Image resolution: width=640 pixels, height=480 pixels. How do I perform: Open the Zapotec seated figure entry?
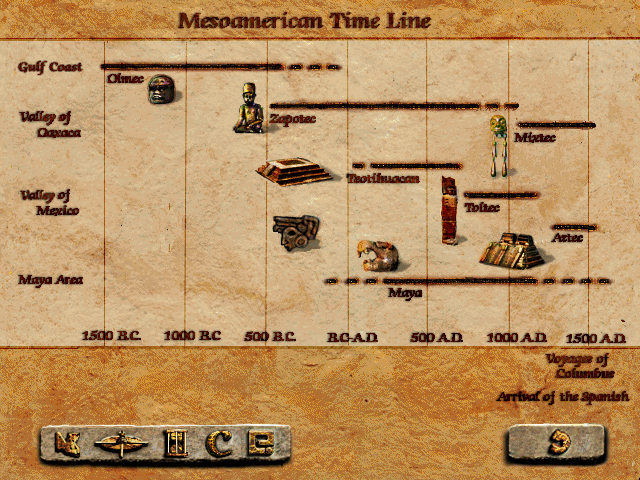tap(249, 109)
